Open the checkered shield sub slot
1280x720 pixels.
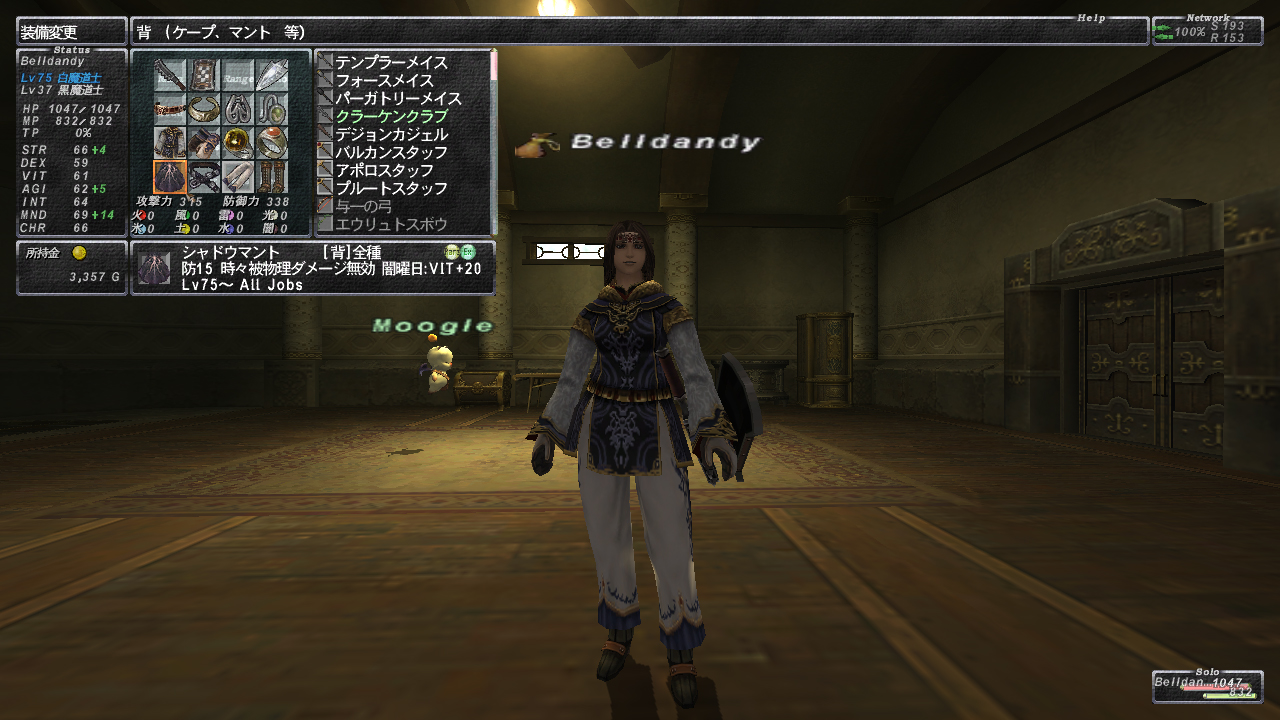point(204,75)
